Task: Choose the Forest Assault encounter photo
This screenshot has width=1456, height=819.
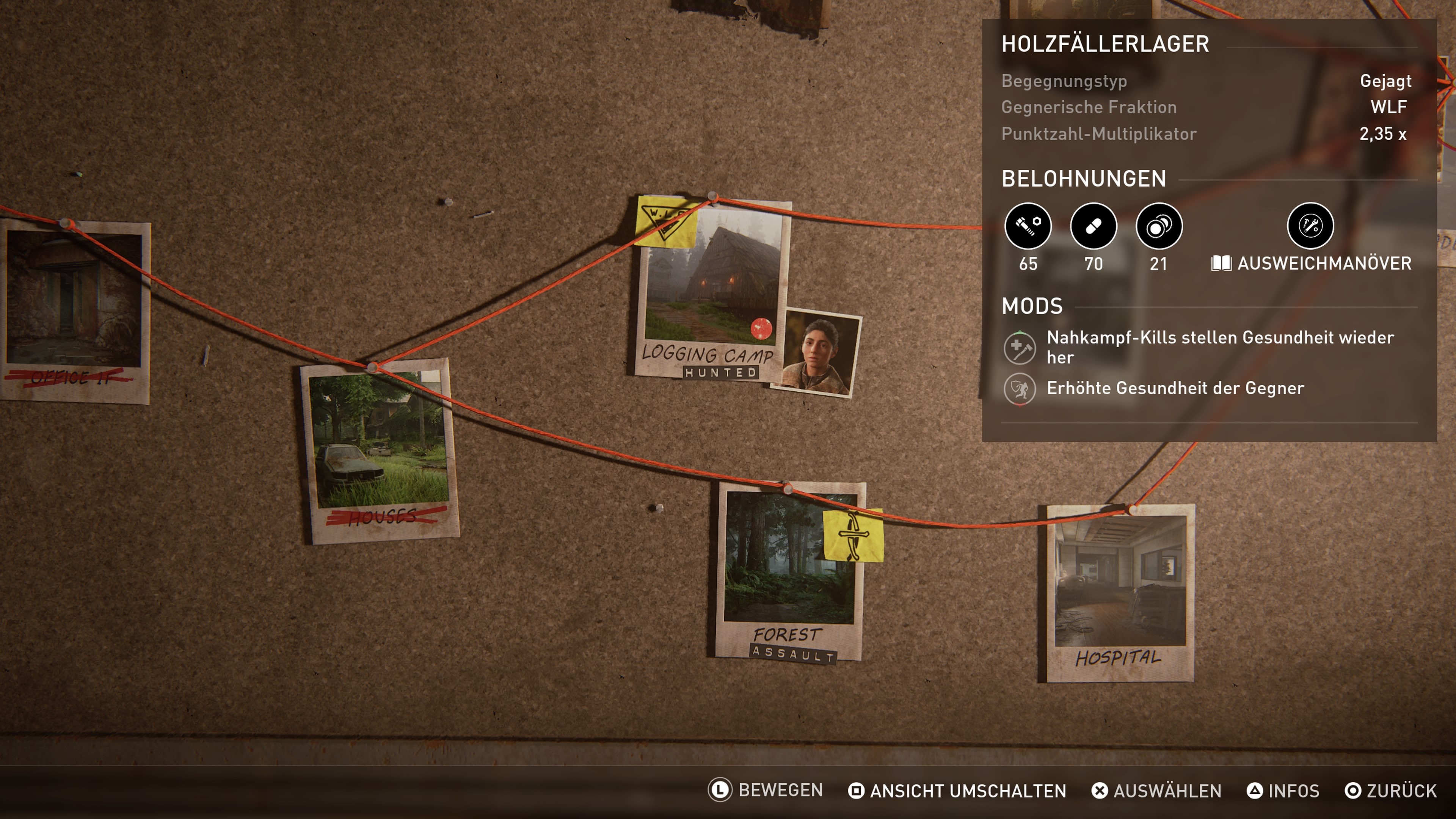Action: click(x=789, y=571)
